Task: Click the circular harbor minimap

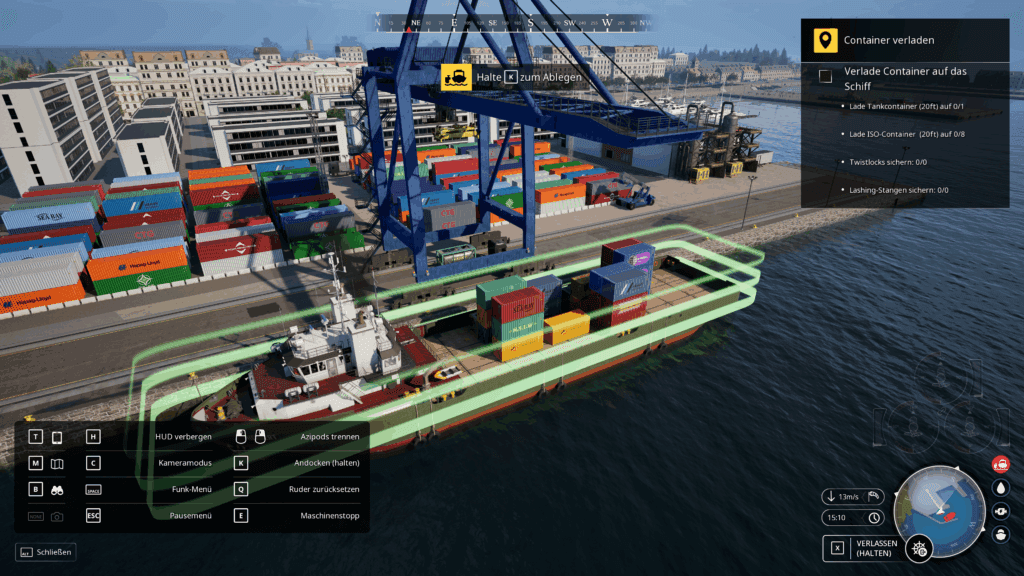Action: pos(938,500)
